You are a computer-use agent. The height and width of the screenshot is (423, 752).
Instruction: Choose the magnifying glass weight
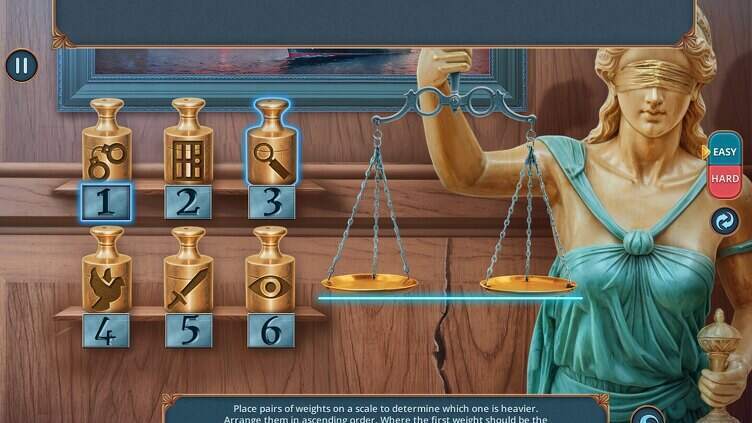(271, 146)
